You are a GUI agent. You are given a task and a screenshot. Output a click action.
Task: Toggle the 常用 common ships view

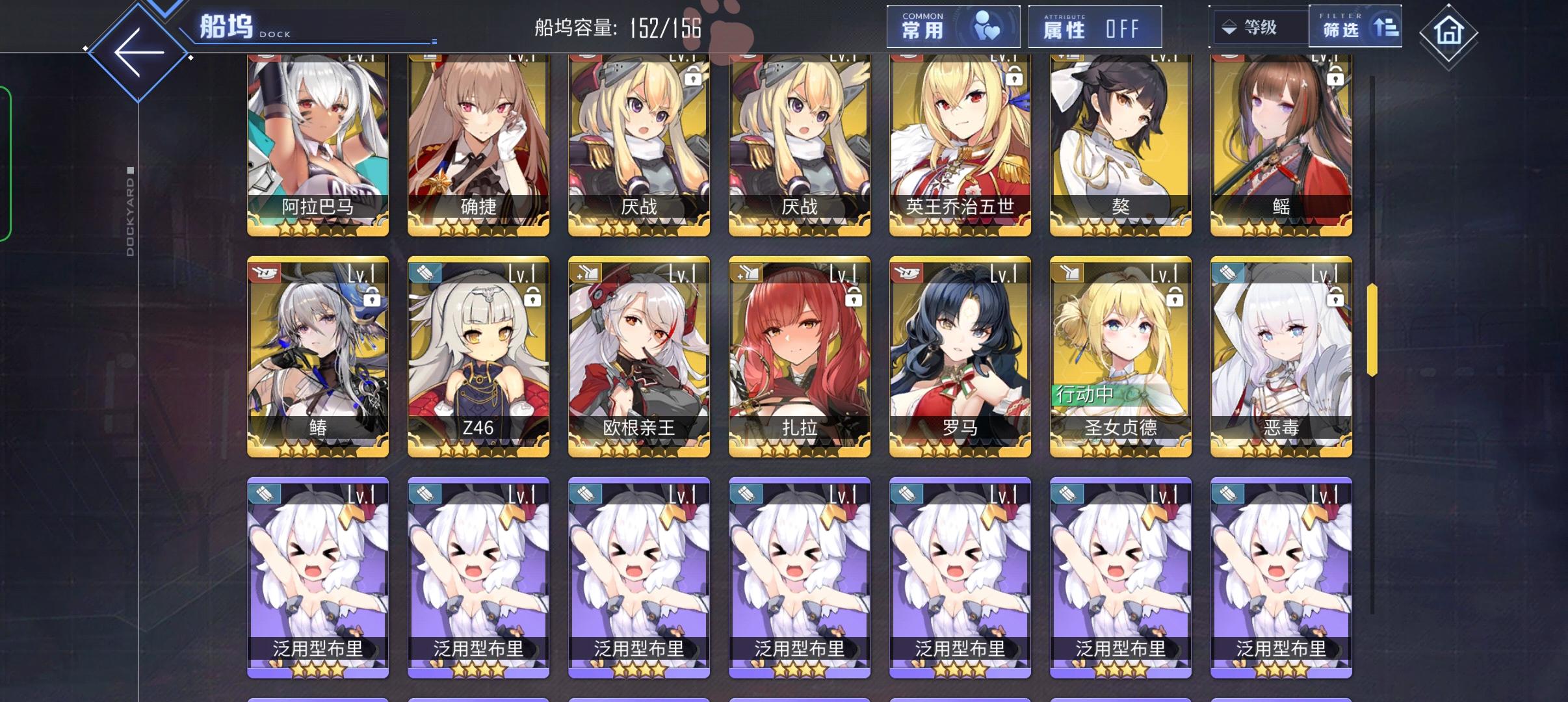(x=952, y=26)
